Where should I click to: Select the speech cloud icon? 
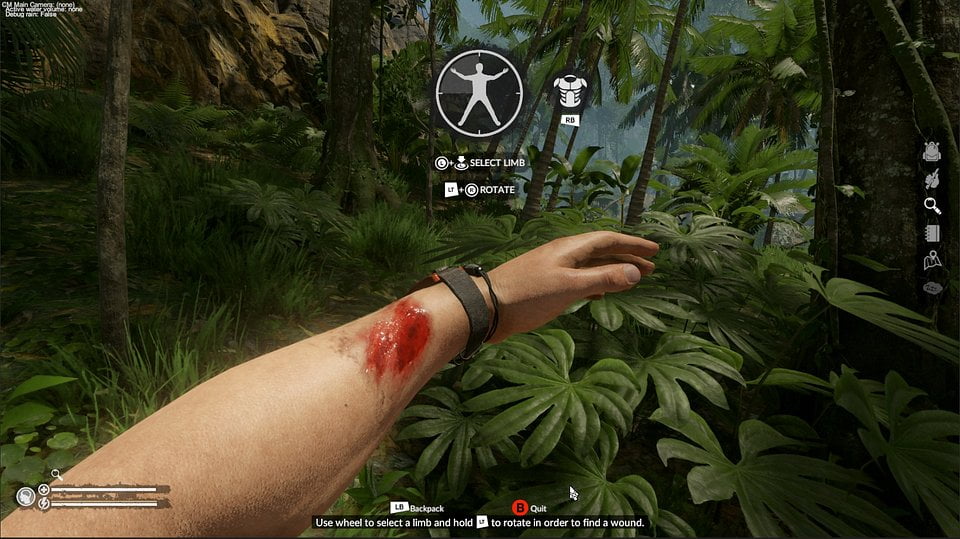[932, 287]
